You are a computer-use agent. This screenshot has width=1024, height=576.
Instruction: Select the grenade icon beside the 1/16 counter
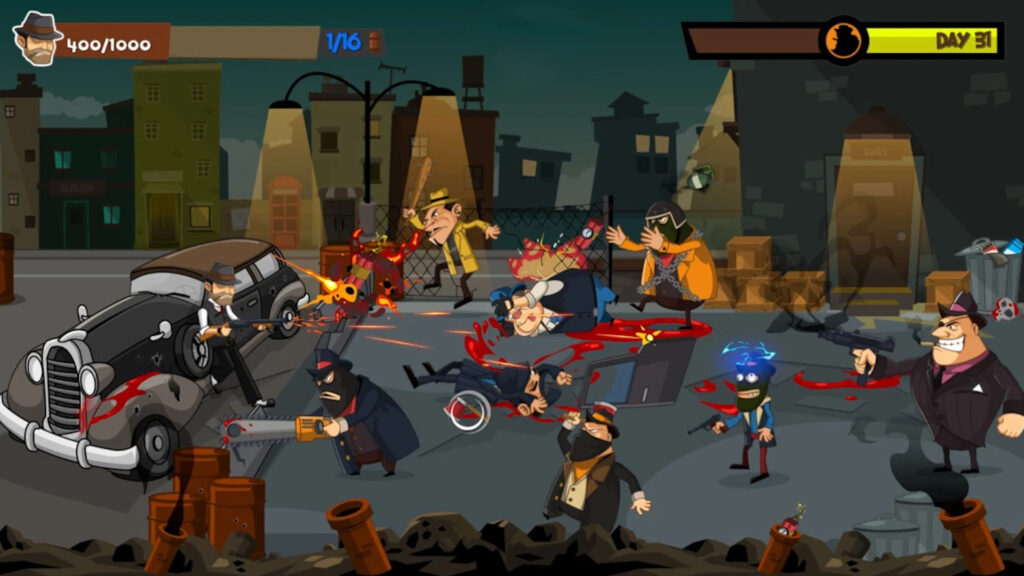(375, 42)
